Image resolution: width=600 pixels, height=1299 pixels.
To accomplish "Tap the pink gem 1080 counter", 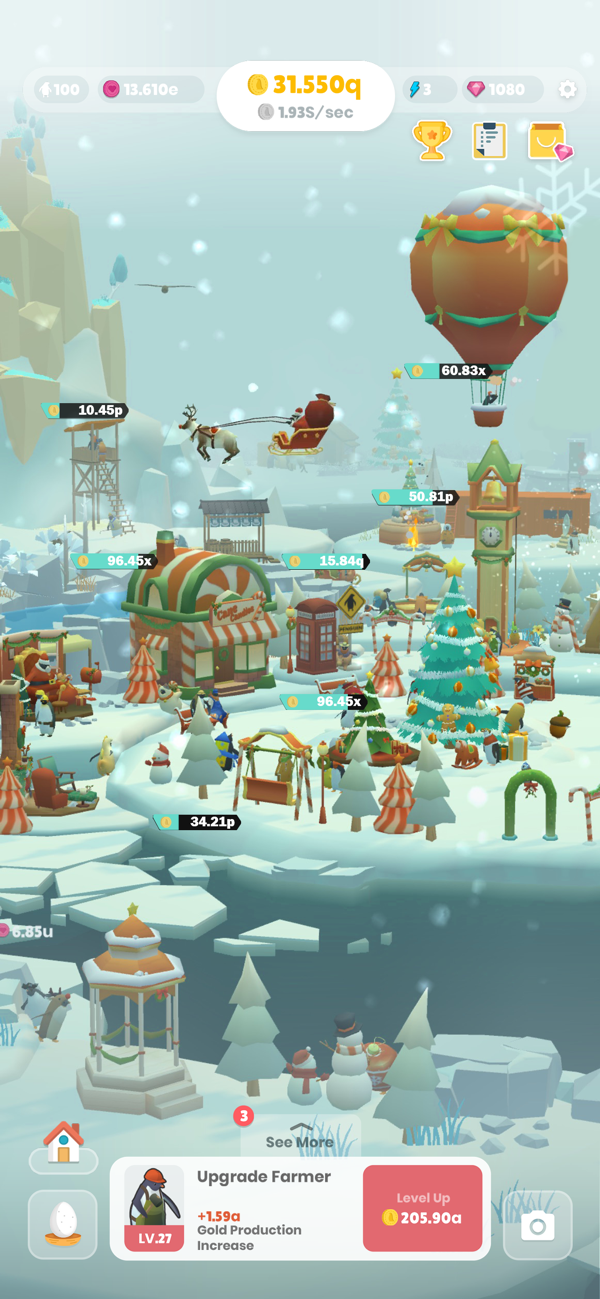I will coord(498,90).
